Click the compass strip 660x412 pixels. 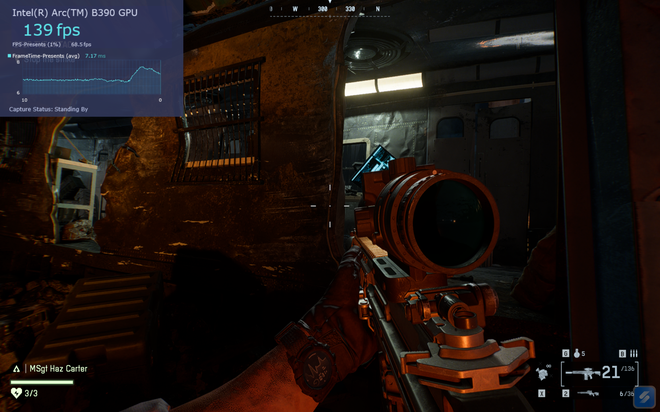coord(326,8)
